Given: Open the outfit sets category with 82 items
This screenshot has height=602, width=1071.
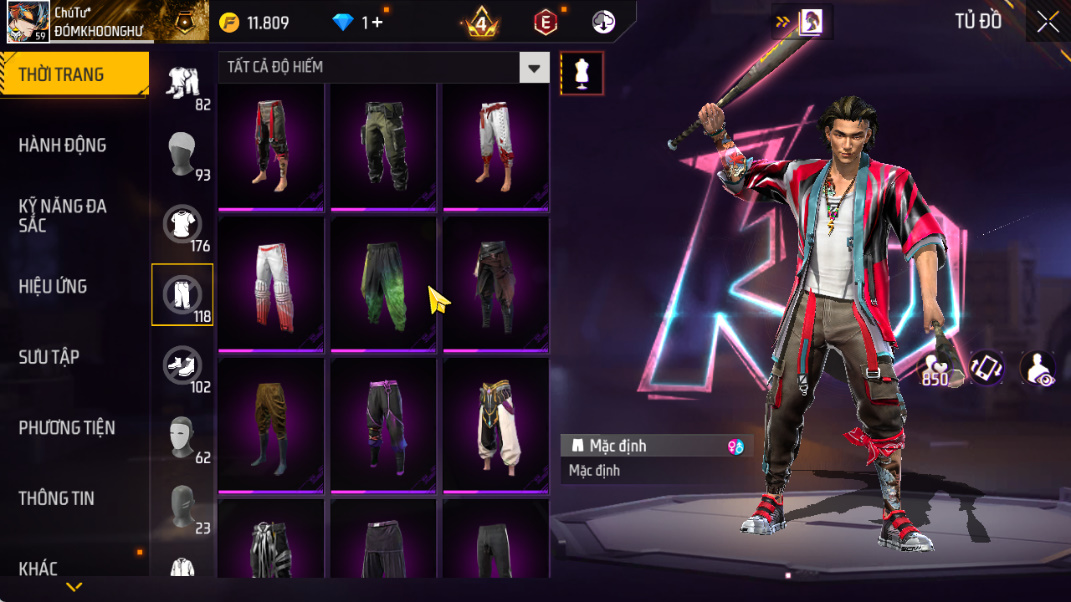Looking at the screenshot, I should coord(182,84).
